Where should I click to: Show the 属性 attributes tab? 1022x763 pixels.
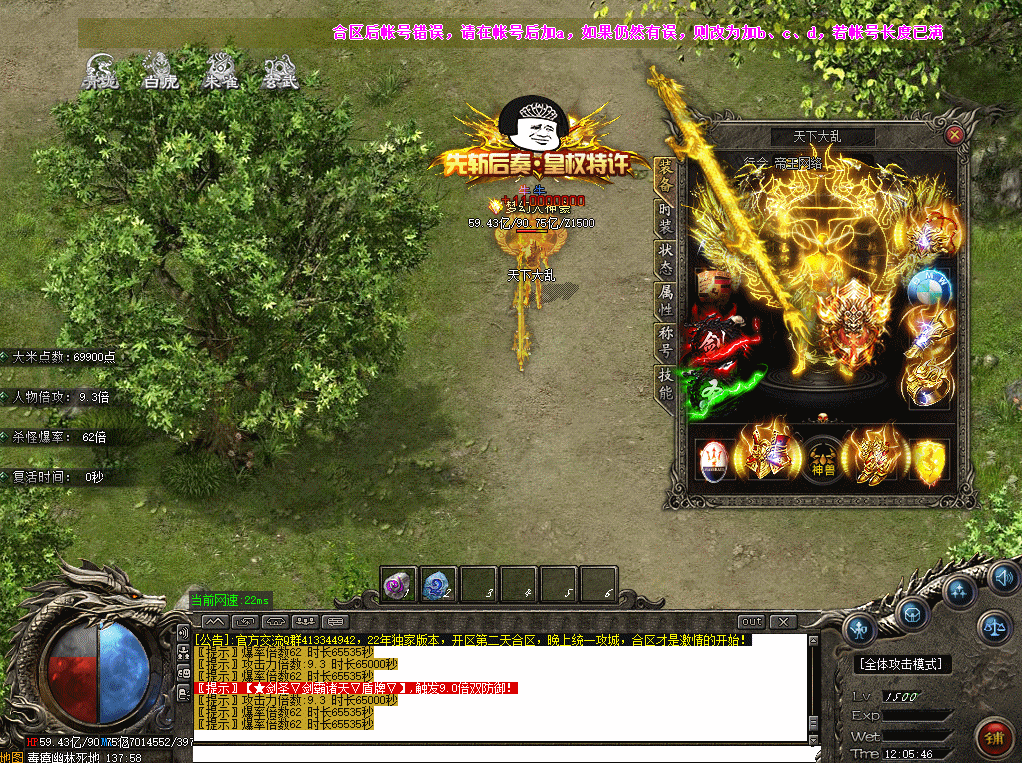665,300
